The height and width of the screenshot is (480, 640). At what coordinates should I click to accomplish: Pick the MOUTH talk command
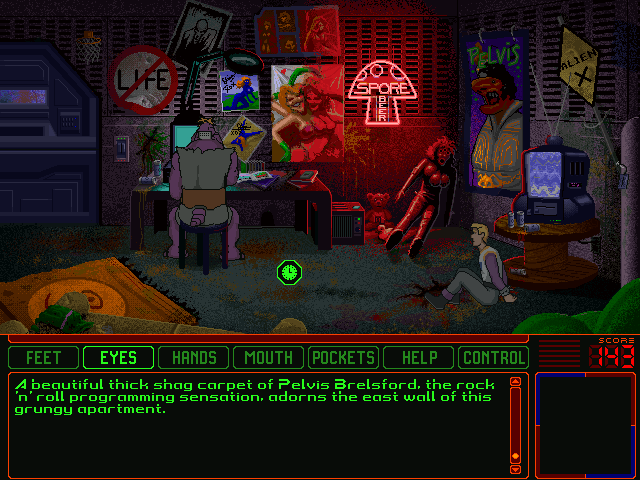click(x=268, y=357)
